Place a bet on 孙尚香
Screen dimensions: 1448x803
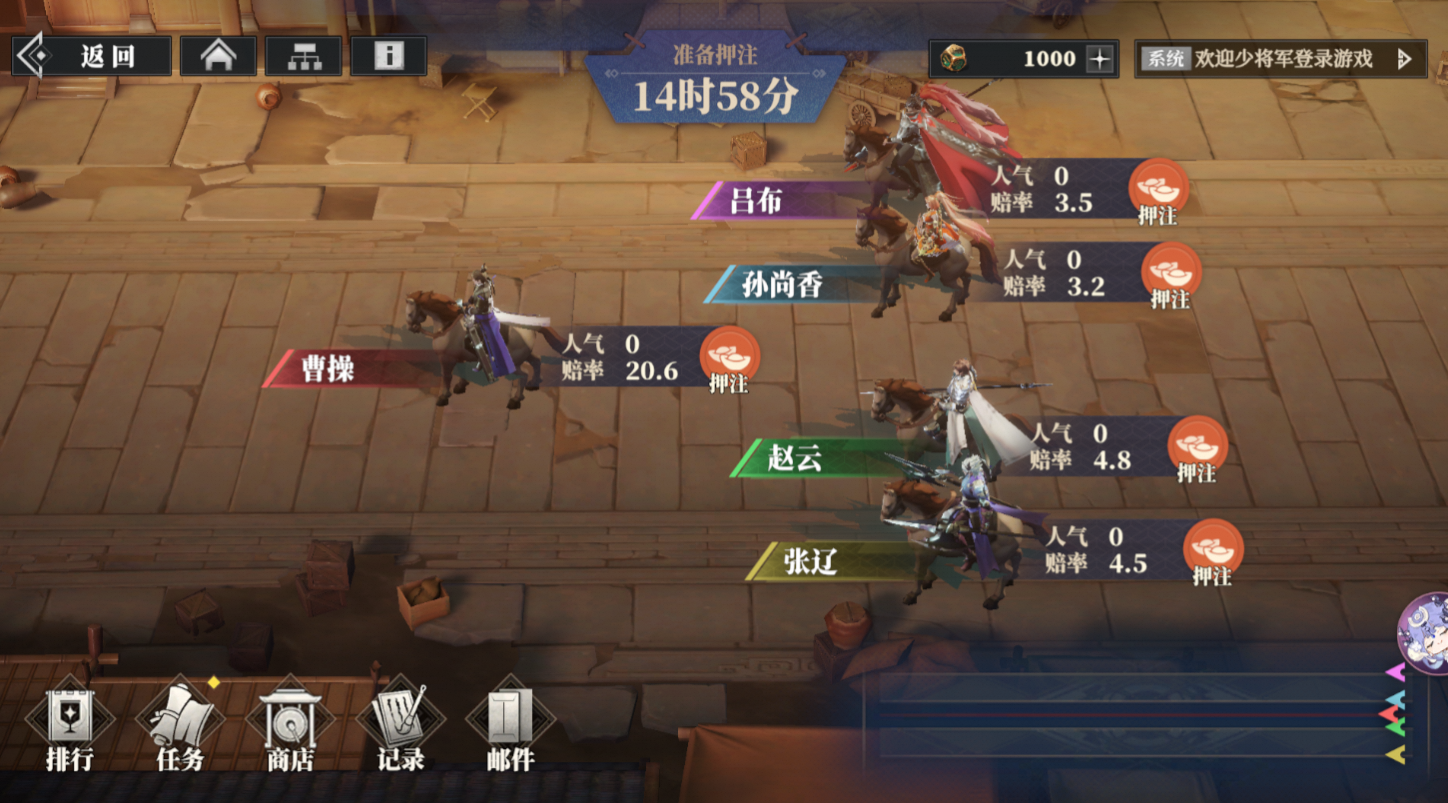(1171, 275)
